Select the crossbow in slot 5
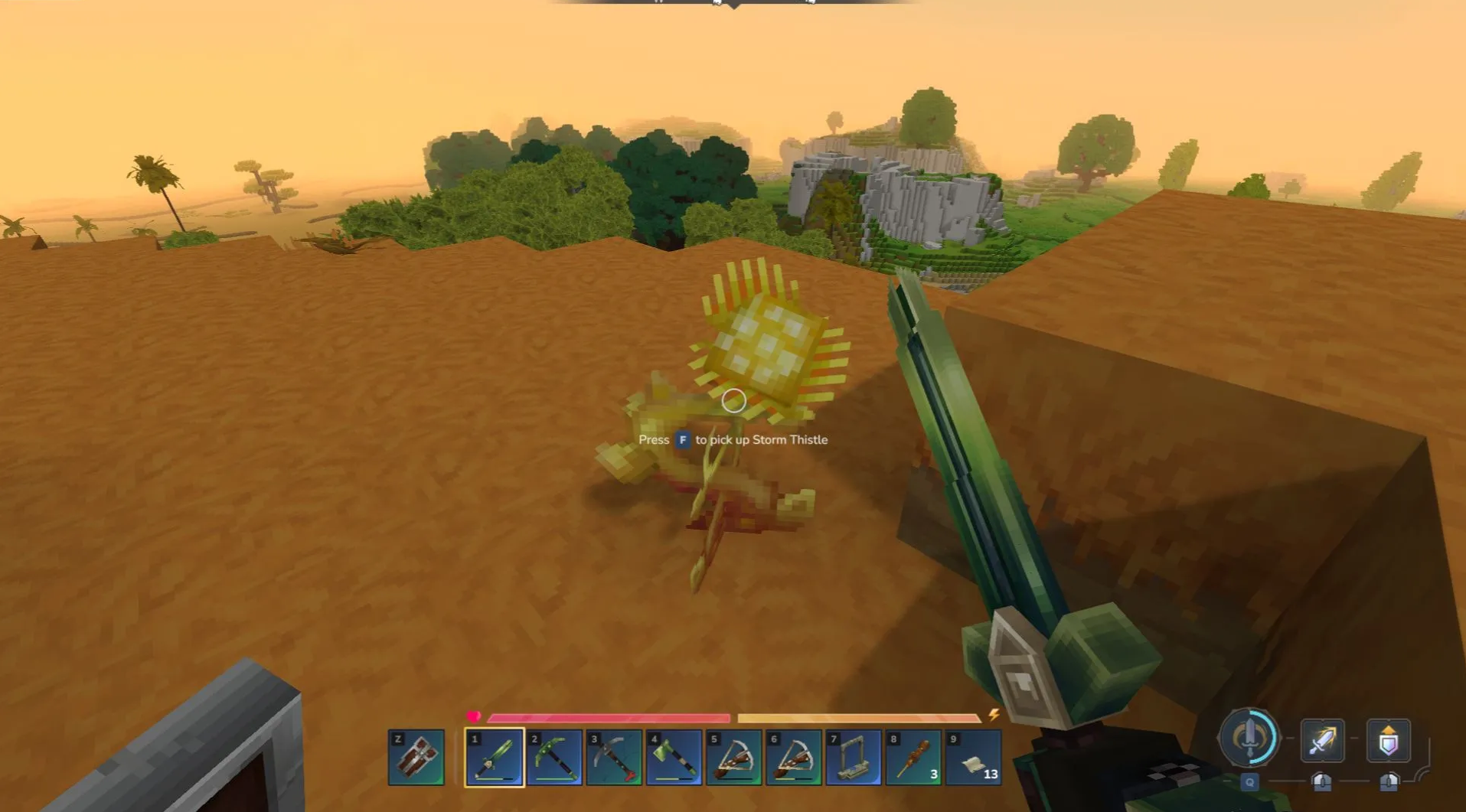 (x=733, y=757)
